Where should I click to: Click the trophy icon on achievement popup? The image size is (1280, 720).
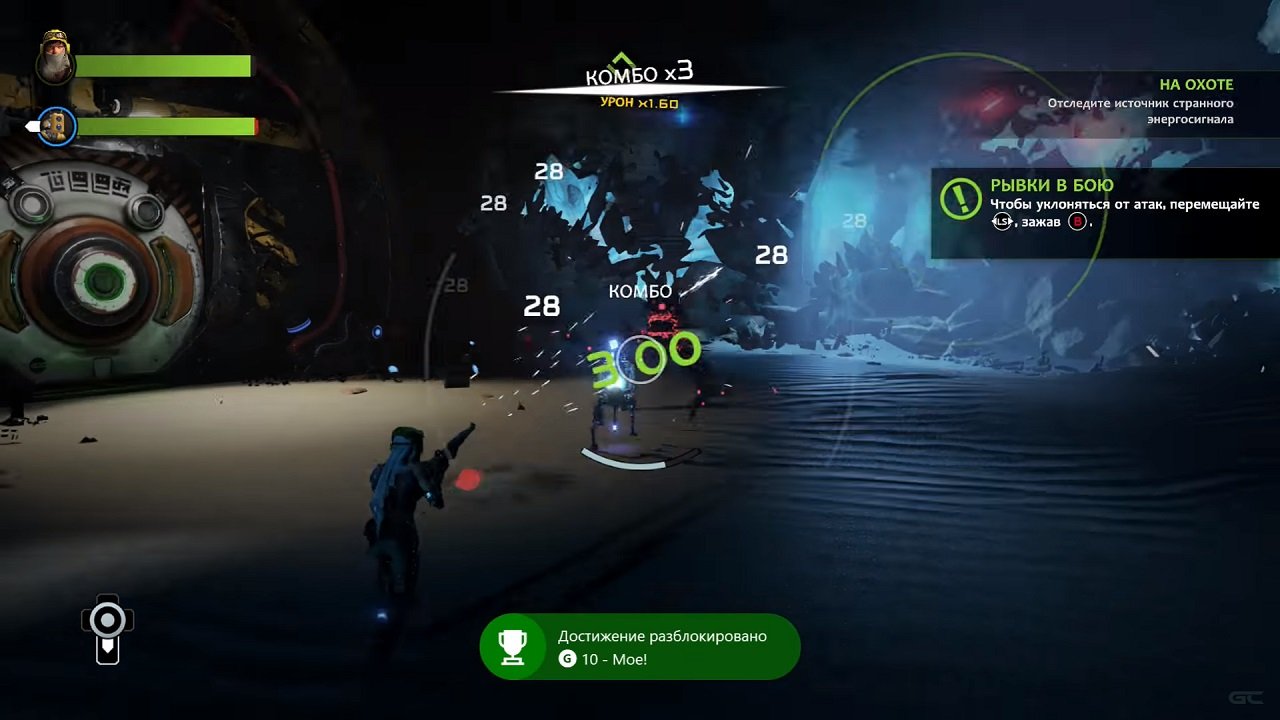tap(514, 648)
